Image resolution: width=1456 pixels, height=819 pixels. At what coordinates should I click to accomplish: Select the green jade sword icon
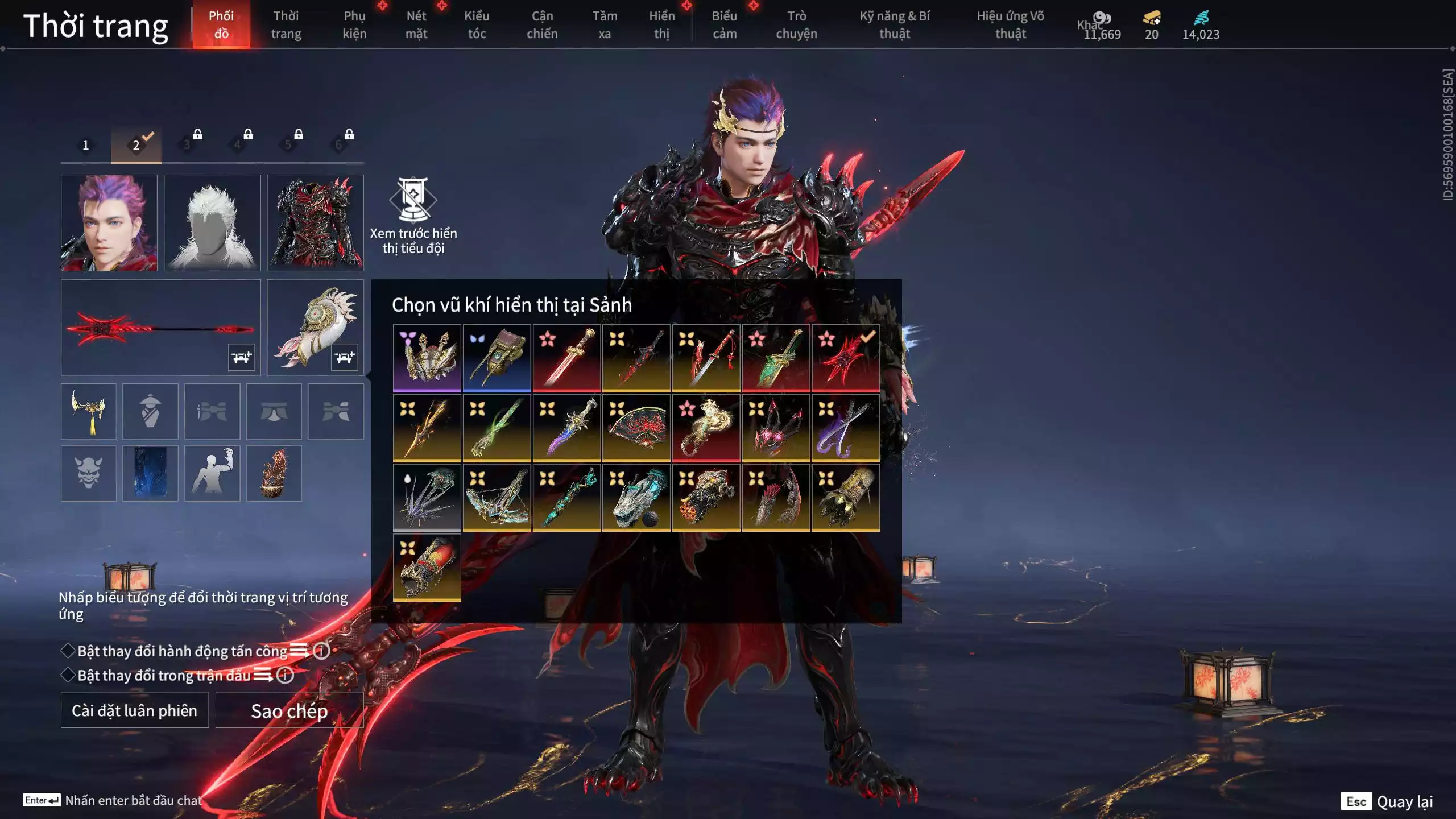[x=776, y=358]
